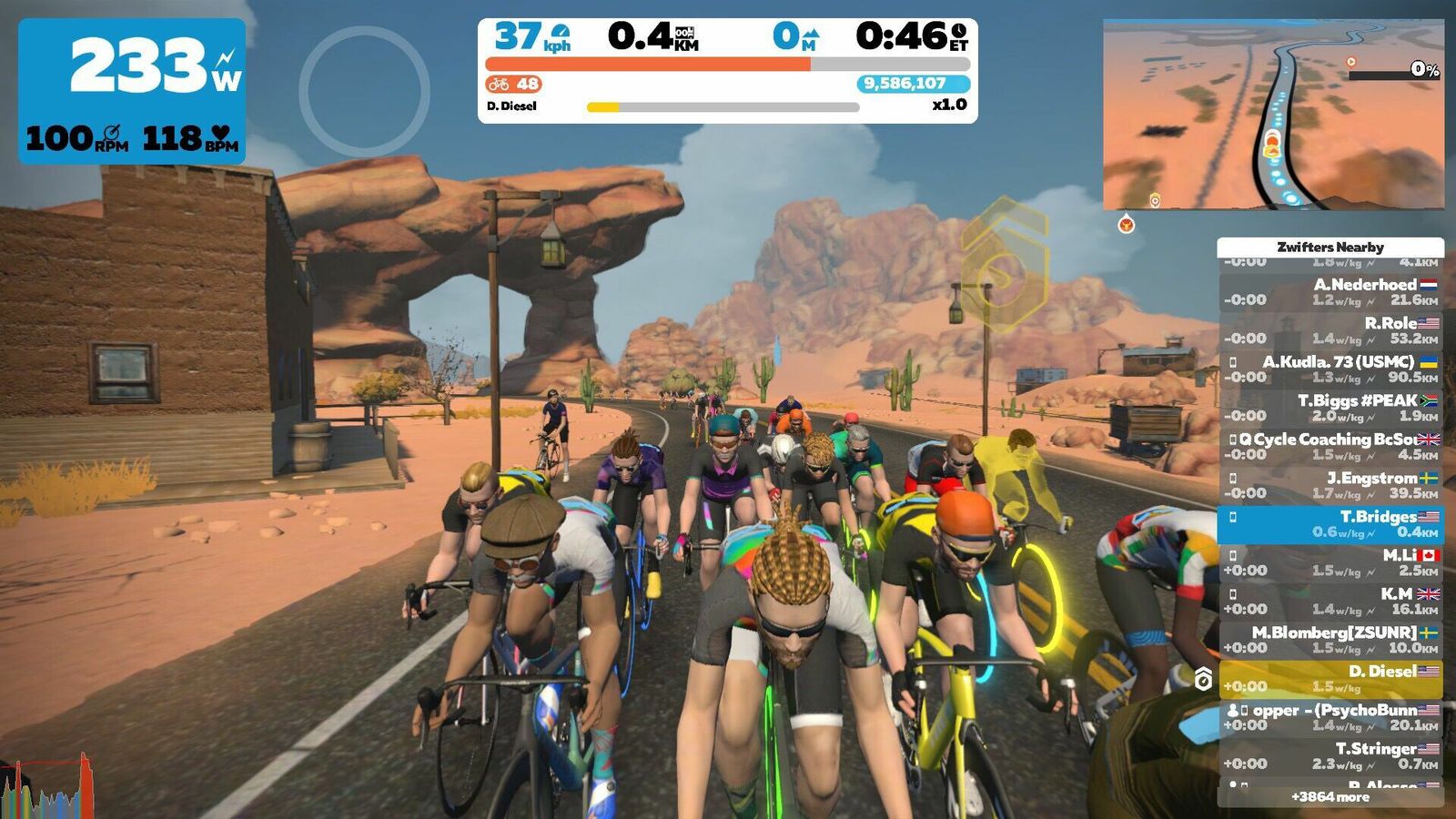The width and height of the screenshot is (1456, 819).
Task: Select rider A.Nederhoed in nearby list
Action: point(1330,292)
